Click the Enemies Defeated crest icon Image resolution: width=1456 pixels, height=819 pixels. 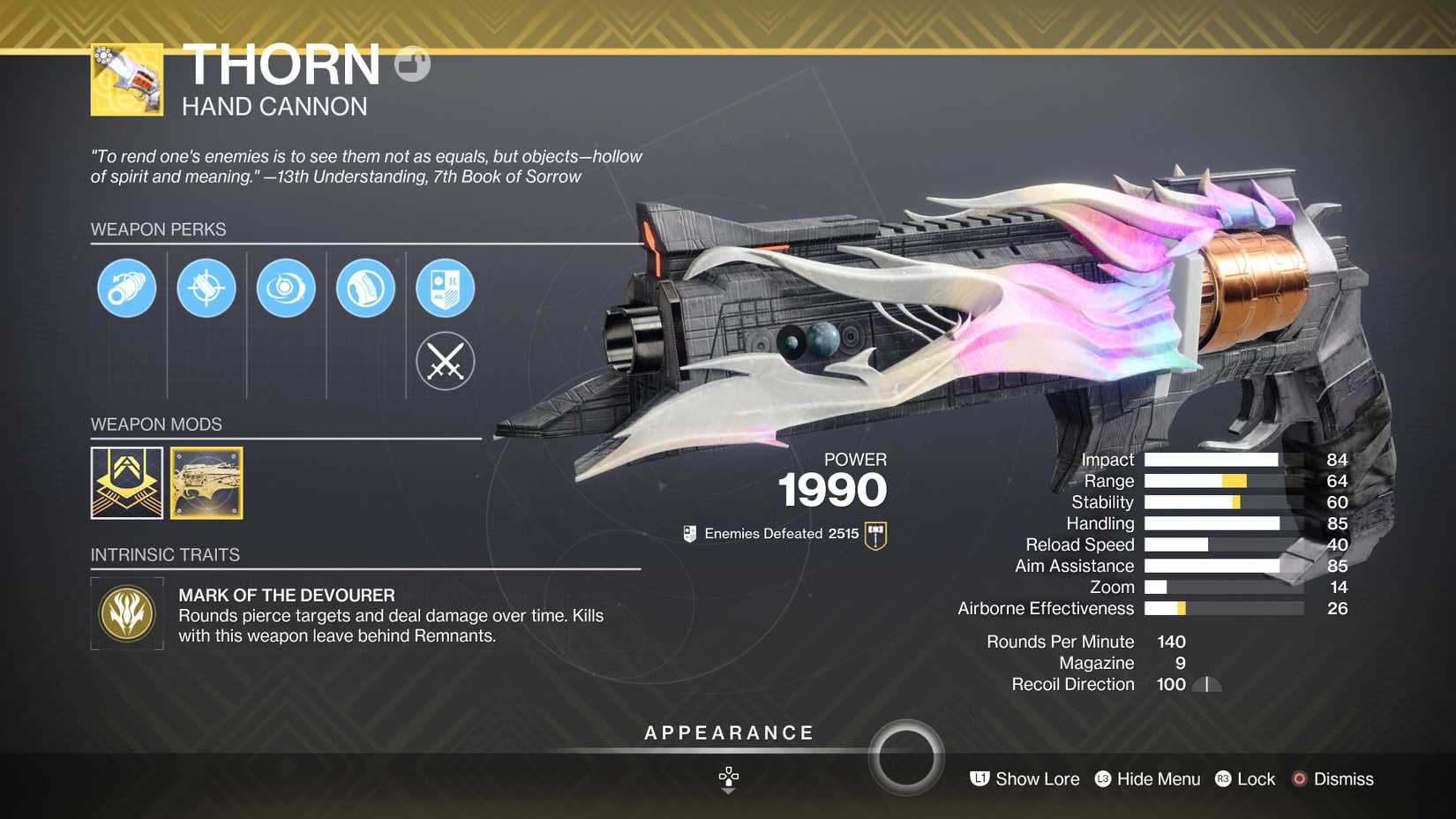point(874,533)
